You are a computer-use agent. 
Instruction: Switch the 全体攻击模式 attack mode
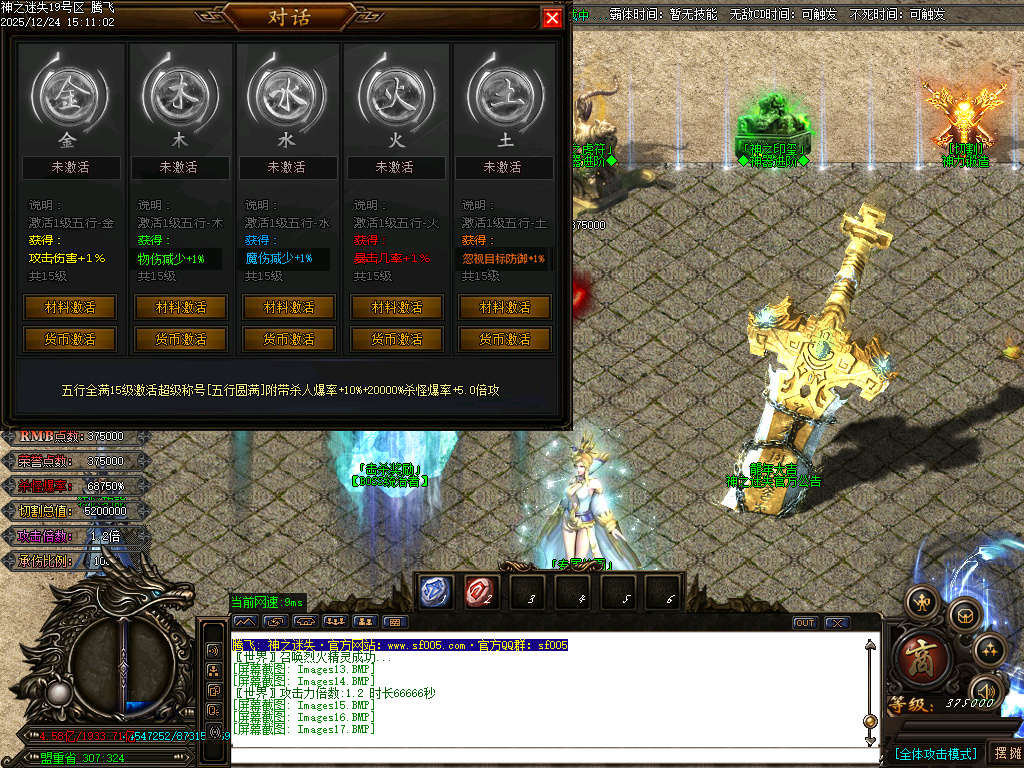[935, 753]
